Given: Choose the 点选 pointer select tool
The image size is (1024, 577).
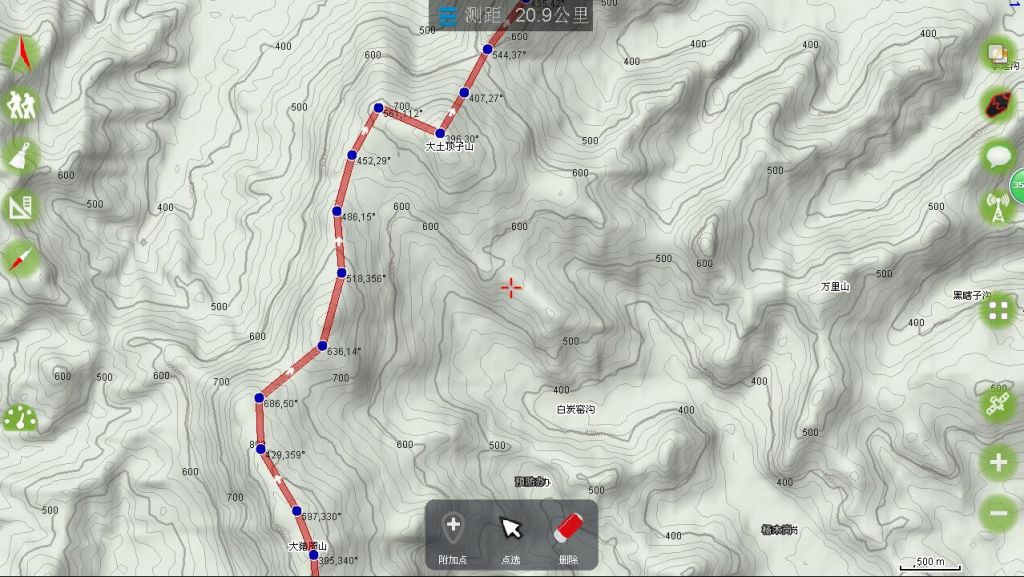Looking at the screenshot, I should (x=511, y=534).
